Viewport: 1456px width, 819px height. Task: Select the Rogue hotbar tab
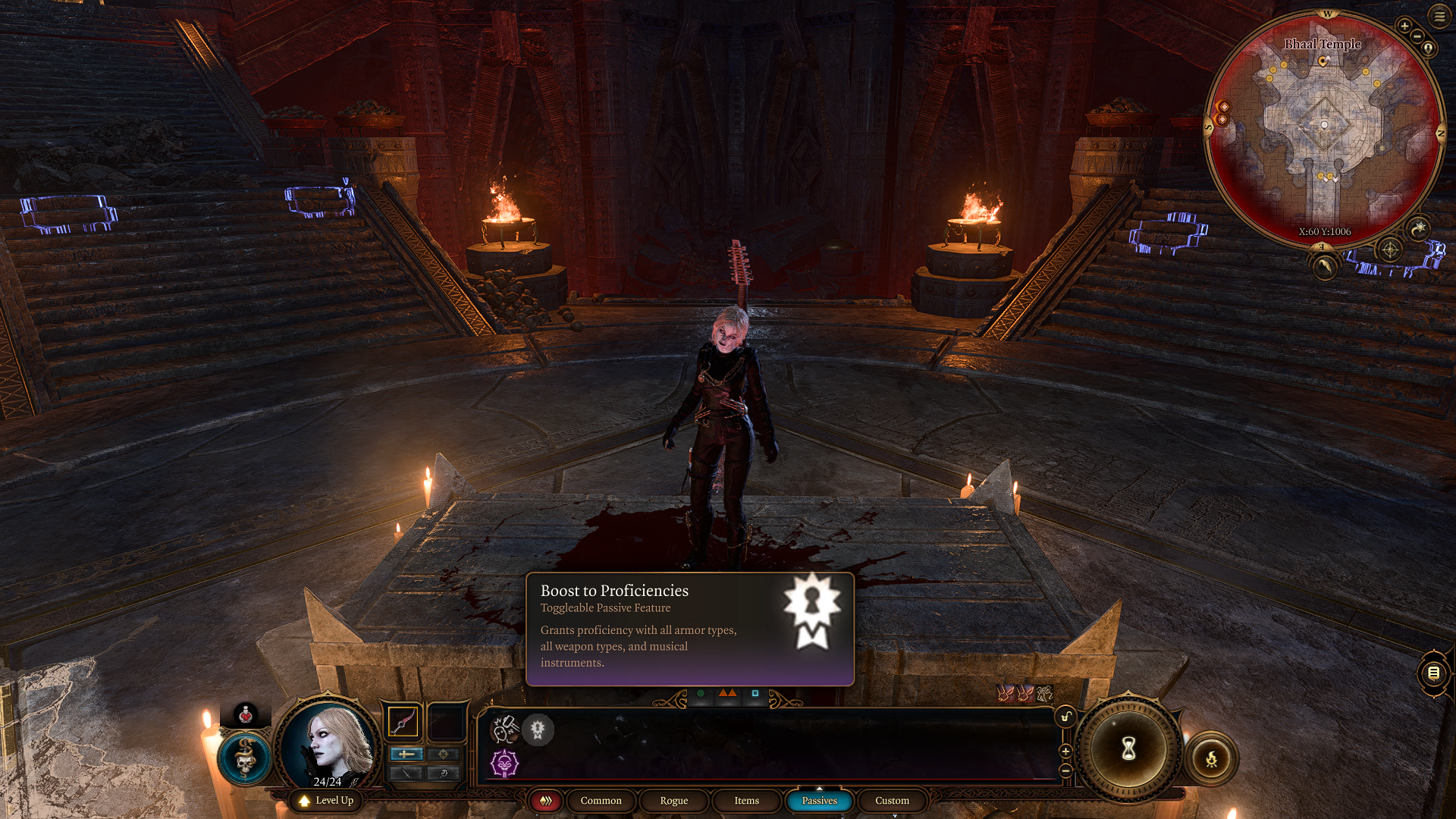pyautogui.click(x=673, y=801)
